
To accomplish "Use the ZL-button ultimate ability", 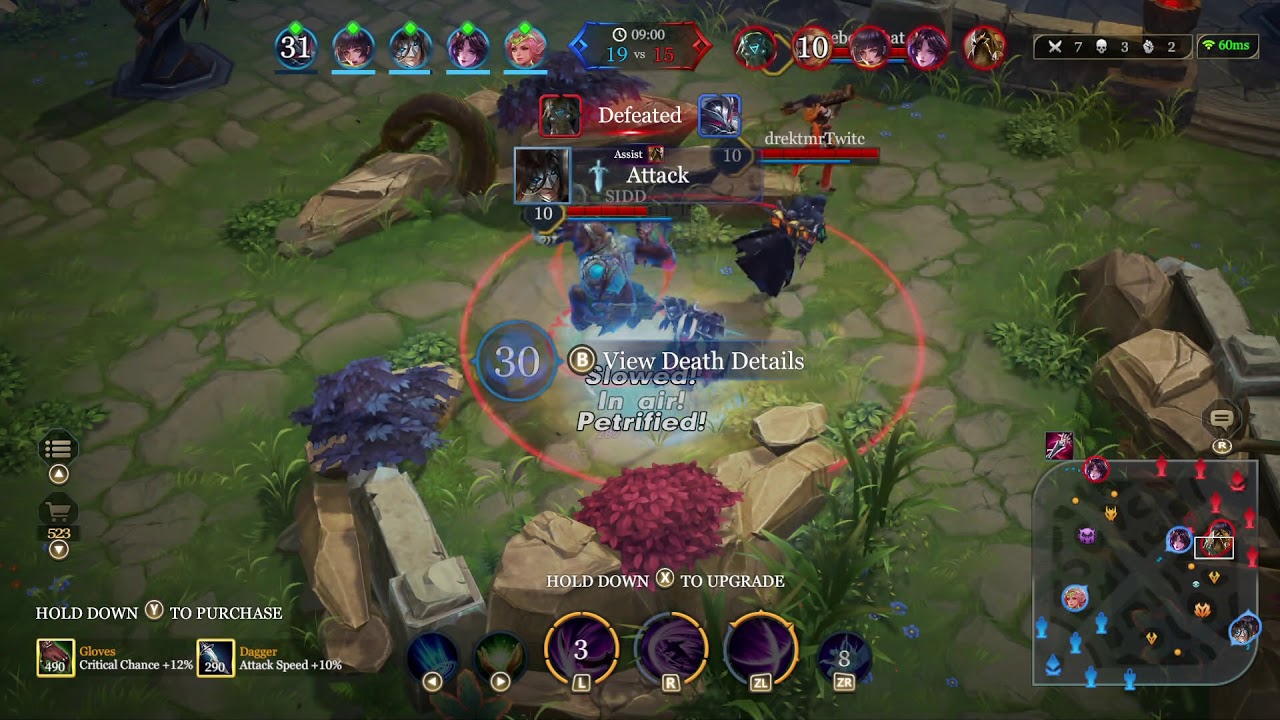I will (760, 651).
